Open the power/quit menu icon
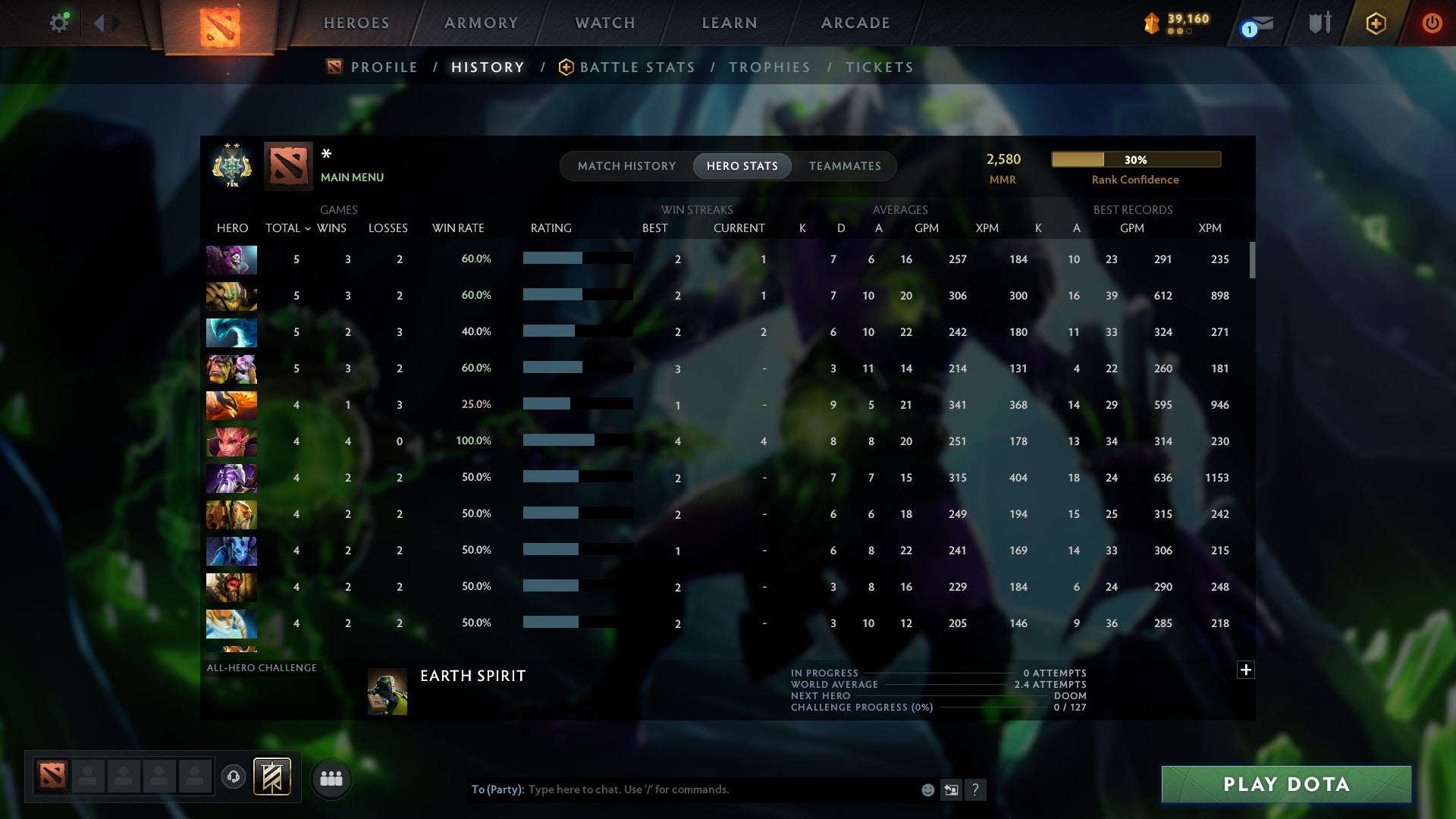The width and height of the screenshot is (1456, 819). [1432, 23]
